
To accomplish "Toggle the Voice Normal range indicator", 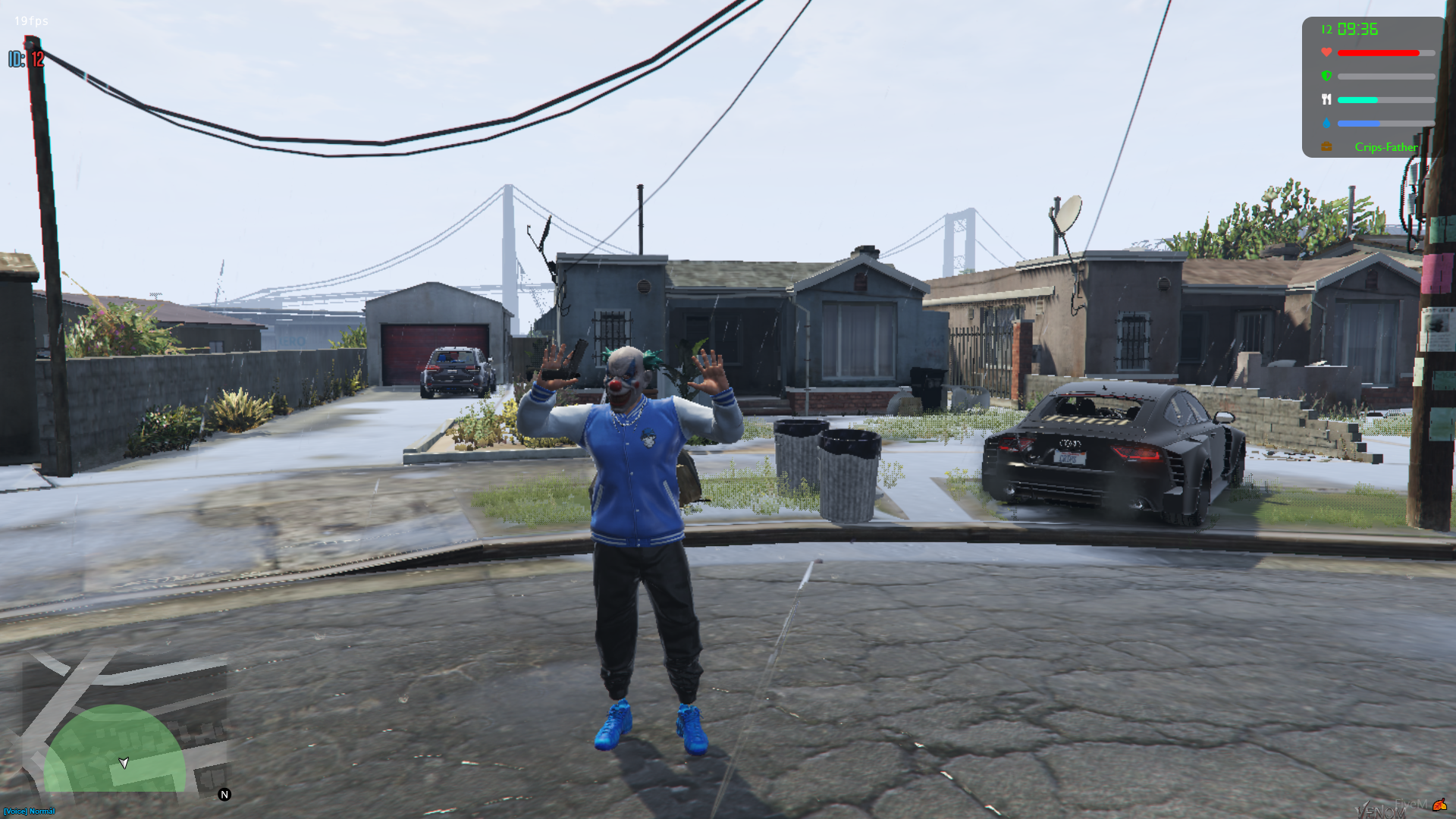I will pos(29,811).
